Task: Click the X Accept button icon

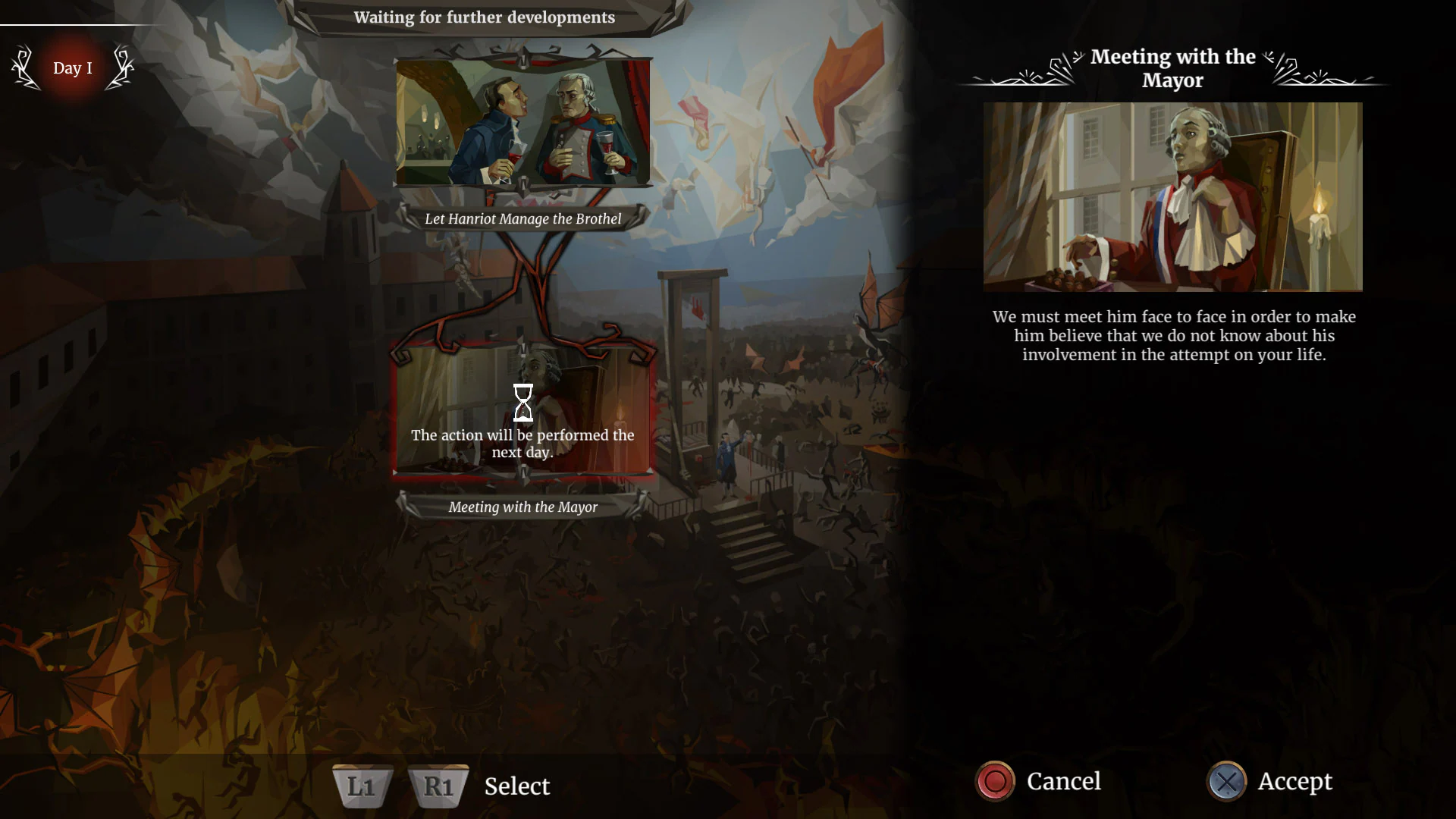Action: point(1228,781)
